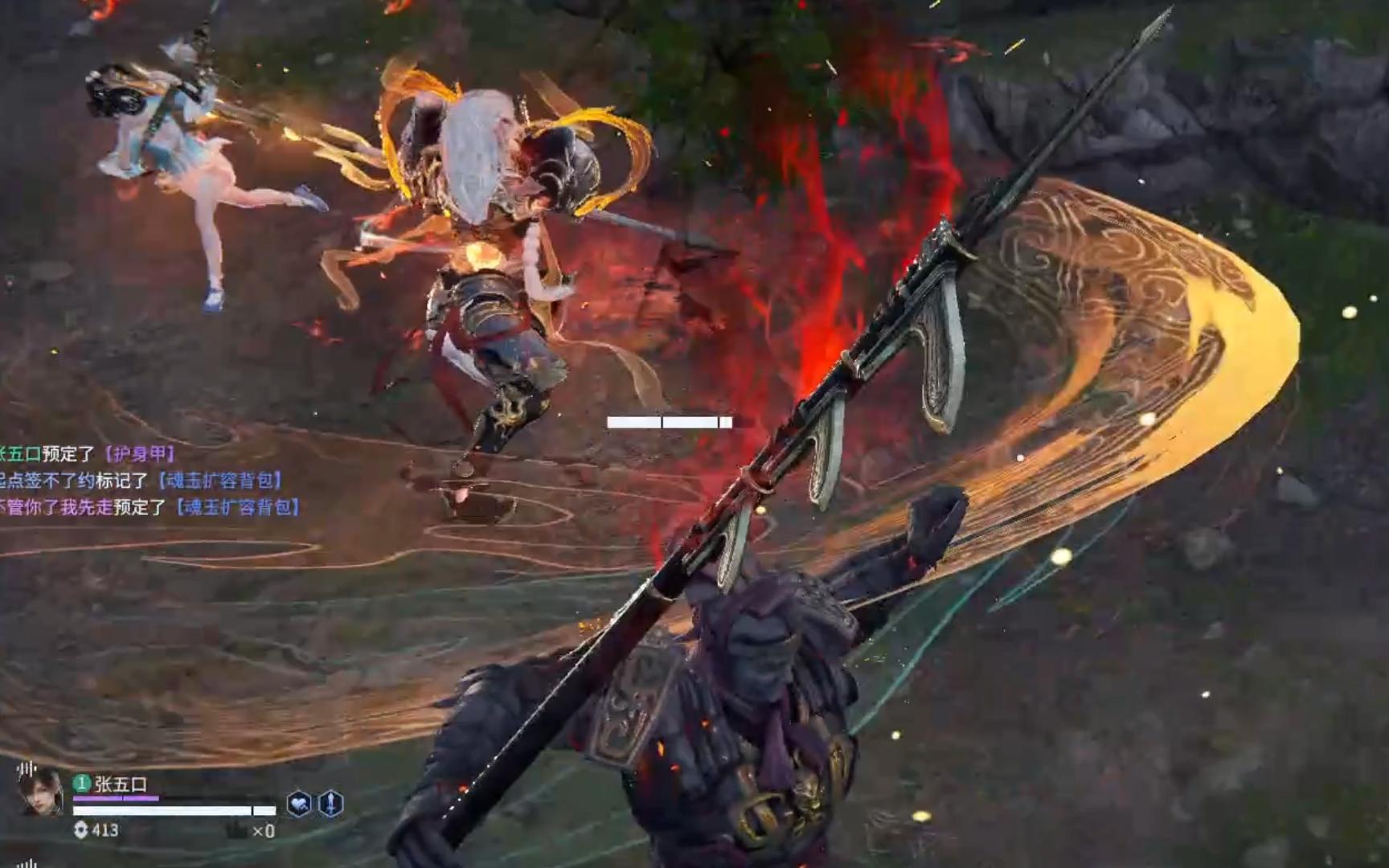
Task: Click teammate name 张五口 in the squad panel
Action: point(121,784)
